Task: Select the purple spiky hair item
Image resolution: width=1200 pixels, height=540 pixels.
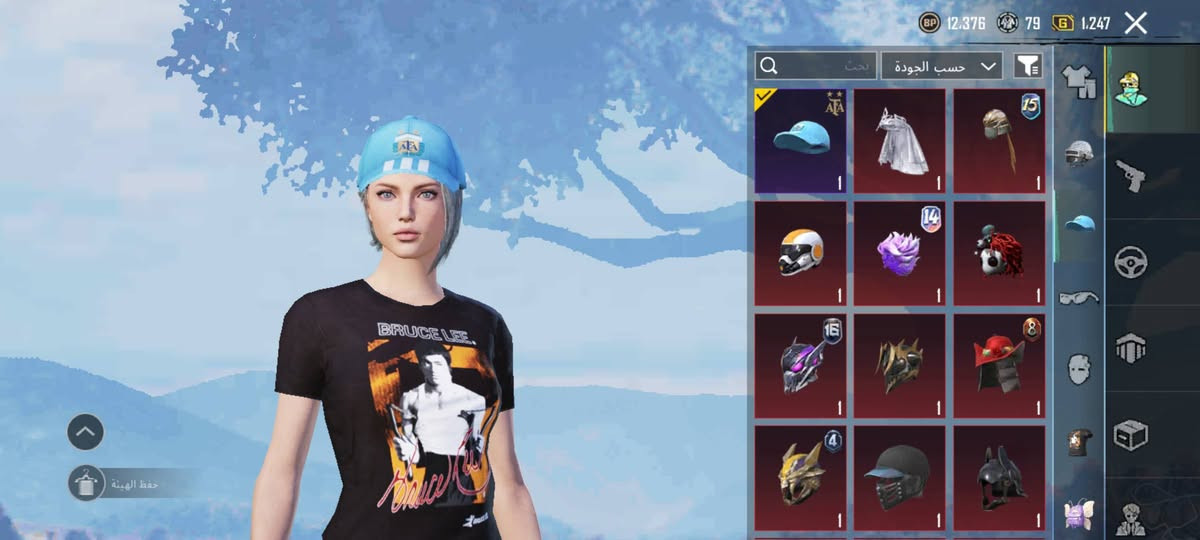Action: [899, 253]
